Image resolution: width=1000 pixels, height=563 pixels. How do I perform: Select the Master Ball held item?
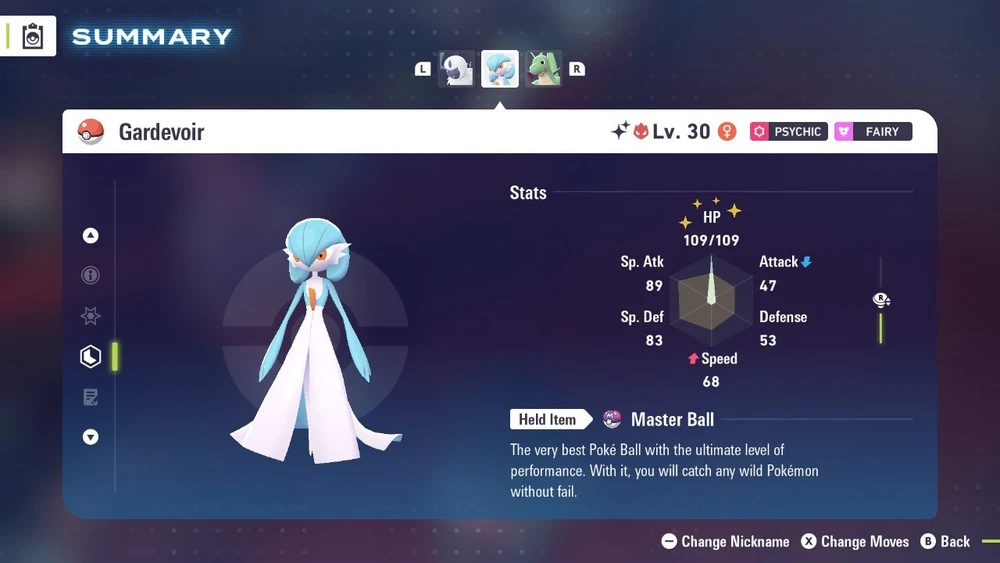(660, 419)
